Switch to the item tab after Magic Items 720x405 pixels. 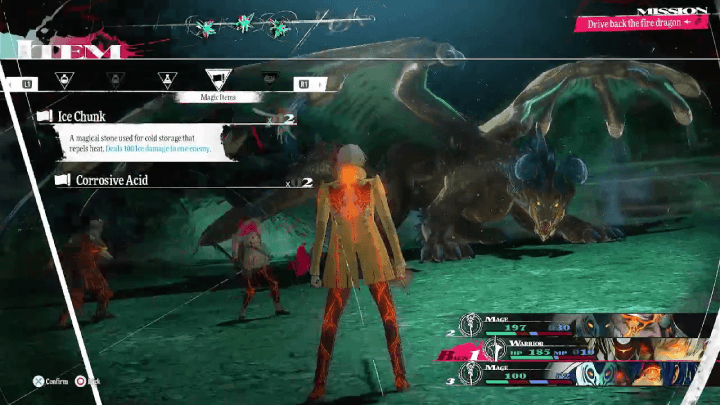(x=268, y=80)
